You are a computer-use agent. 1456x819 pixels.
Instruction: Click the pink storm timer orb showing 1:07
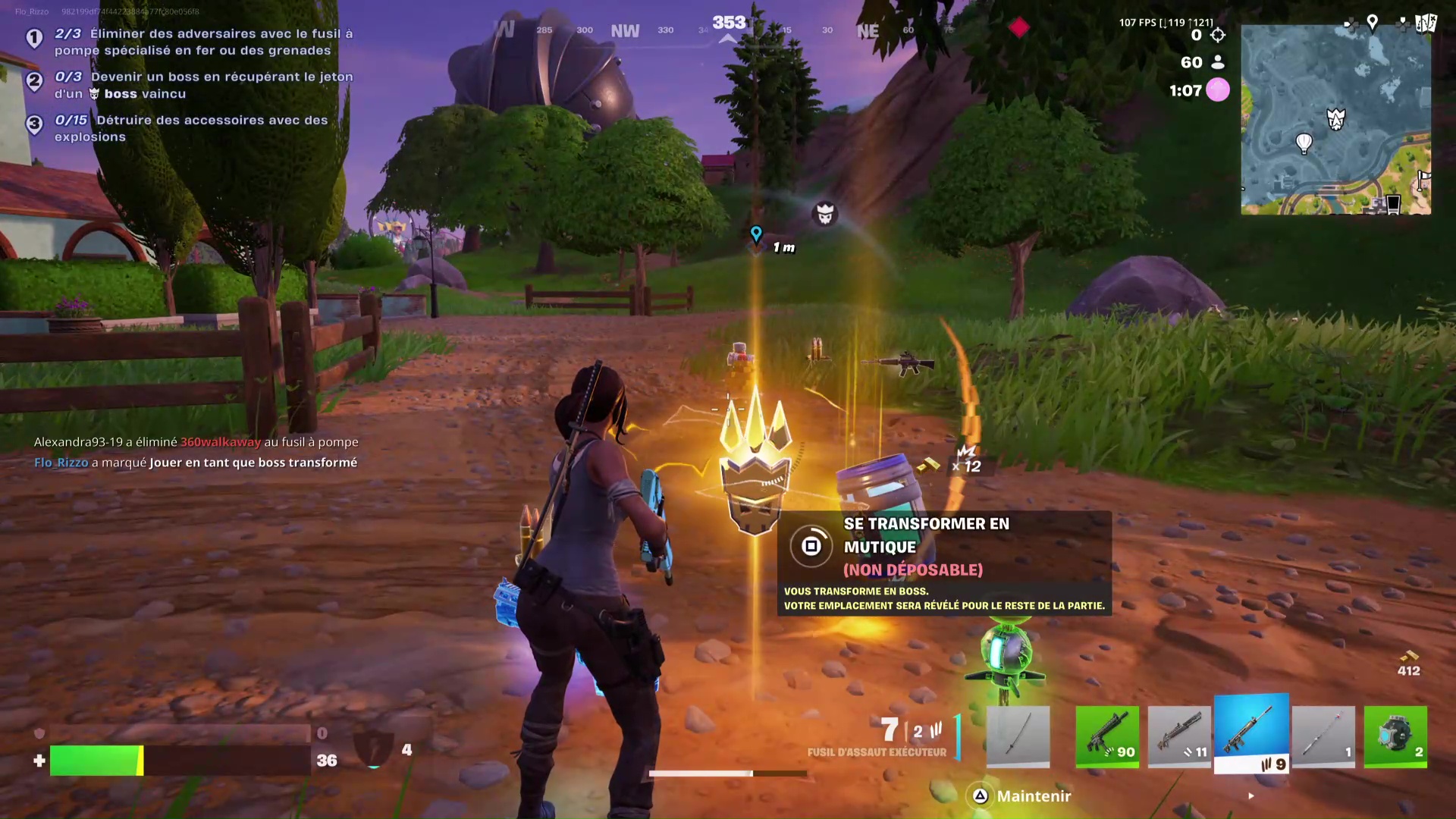[1218, 90]
